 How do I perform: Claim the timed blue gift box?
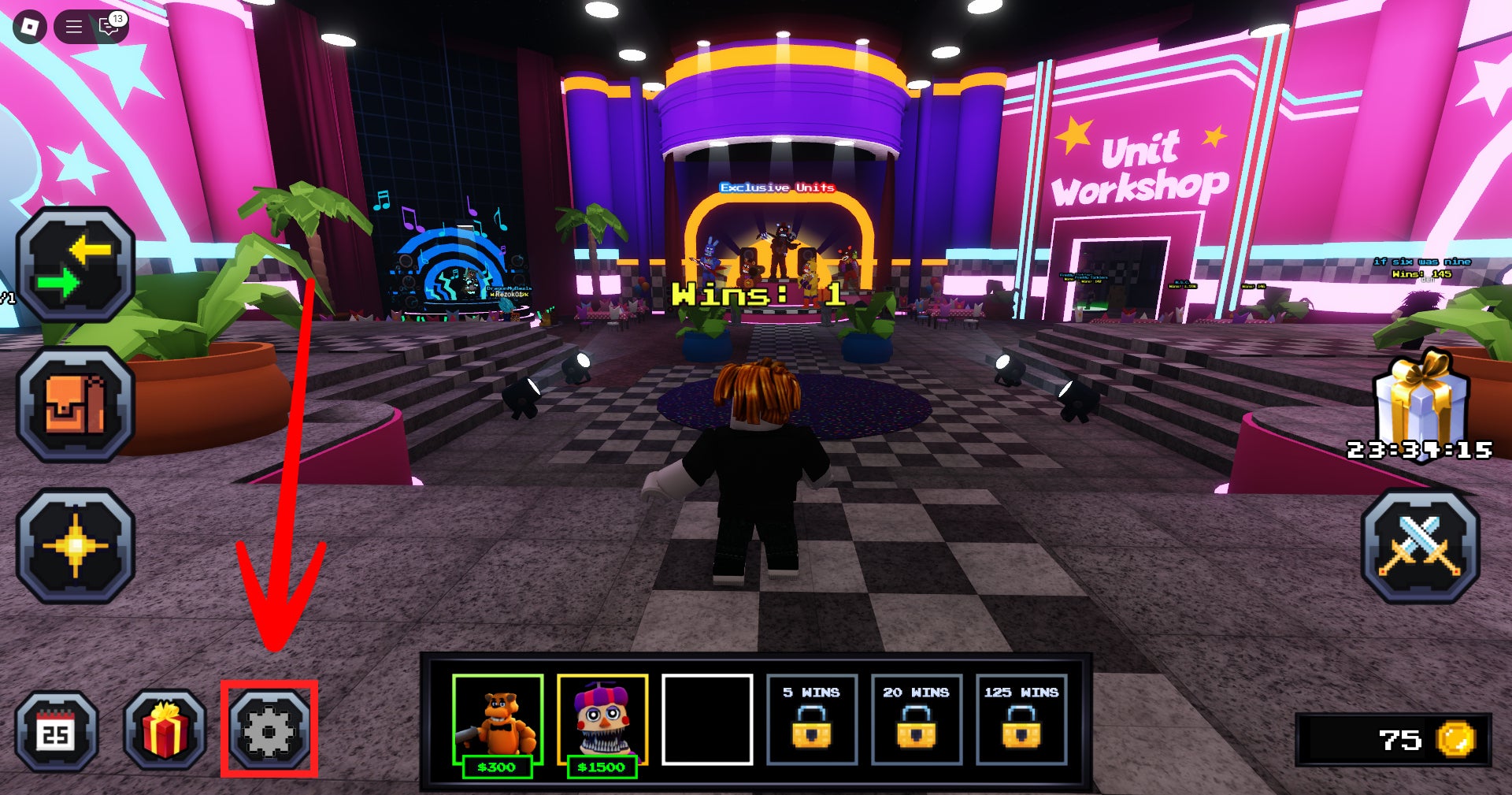click(1420, 402)
